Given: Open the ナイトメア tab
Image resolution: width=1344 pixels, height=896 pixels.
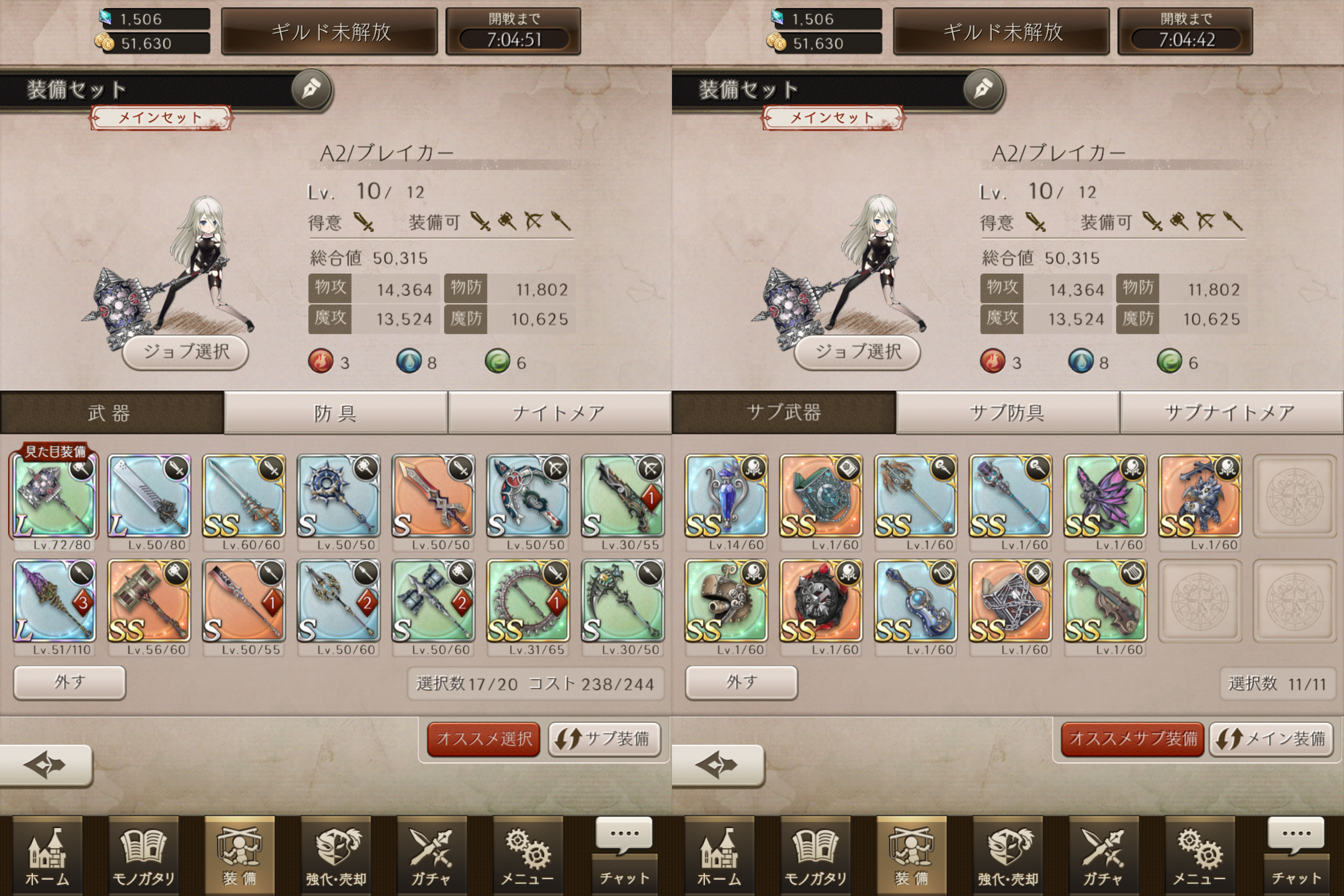Looking at the screenshot, I should tap(559, 413).
